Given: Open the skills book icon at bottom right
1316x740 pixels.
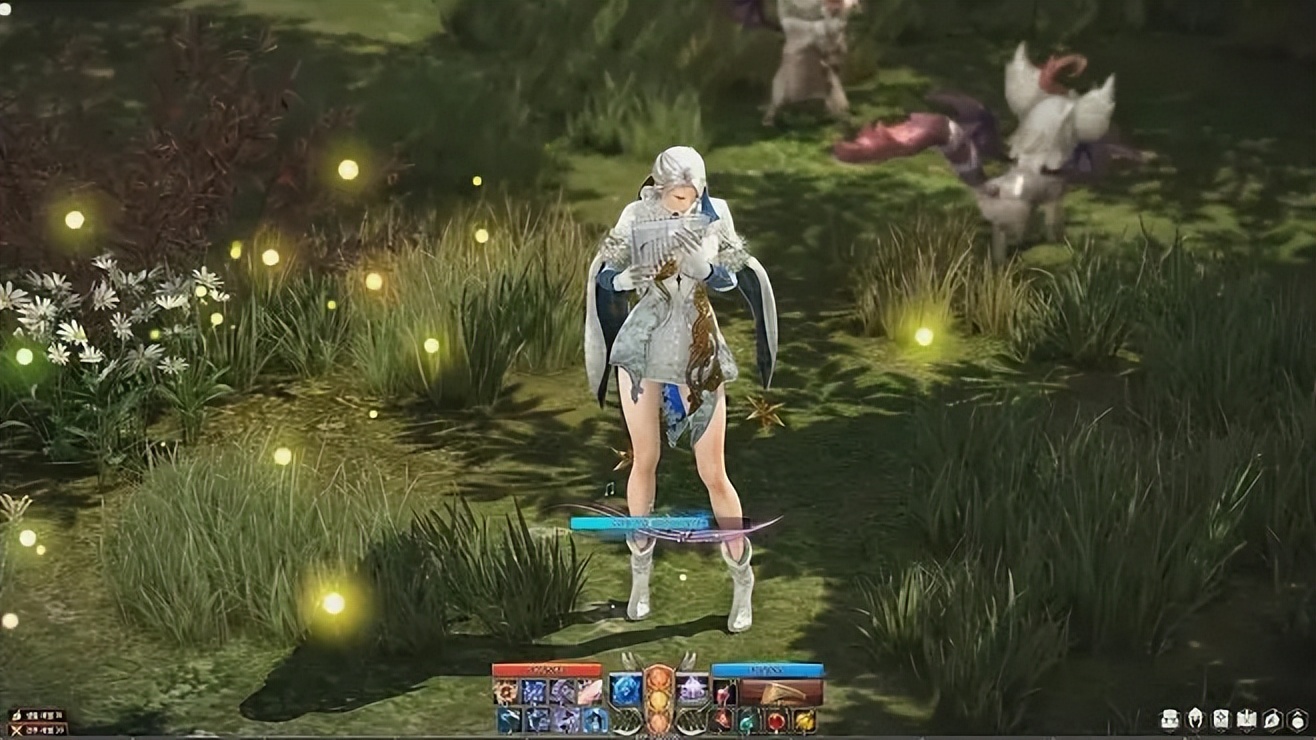Looking at the screenshot, I should pos(1246,719).
